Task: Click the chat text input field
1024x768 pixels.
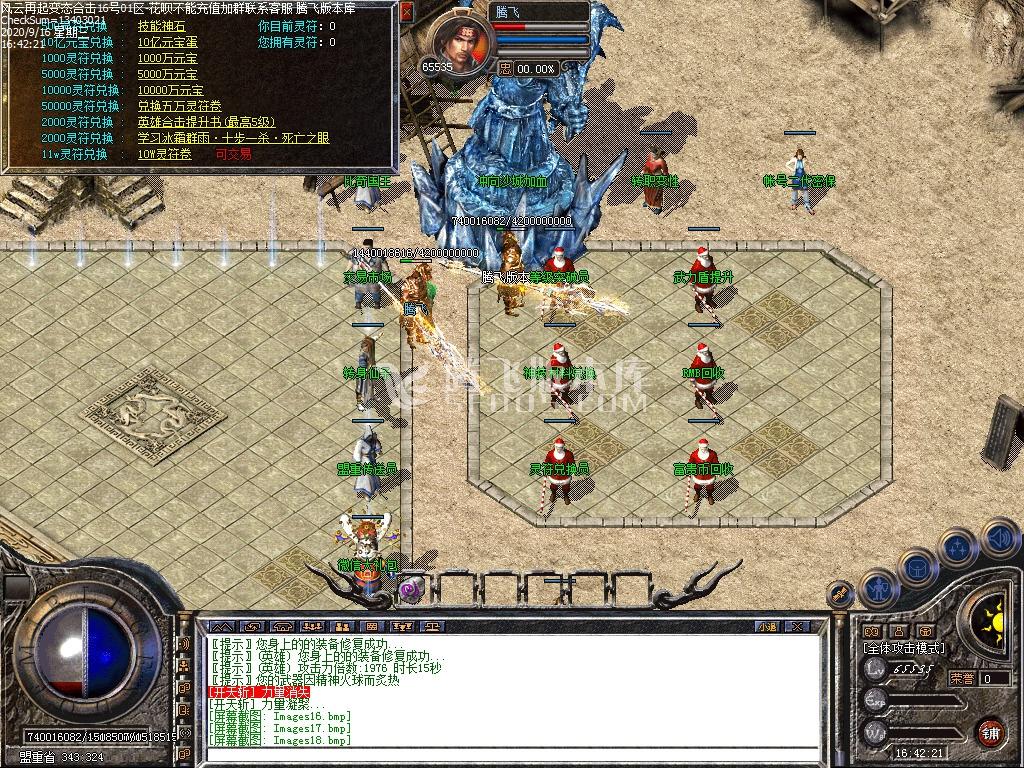Action: pos(510,753)
